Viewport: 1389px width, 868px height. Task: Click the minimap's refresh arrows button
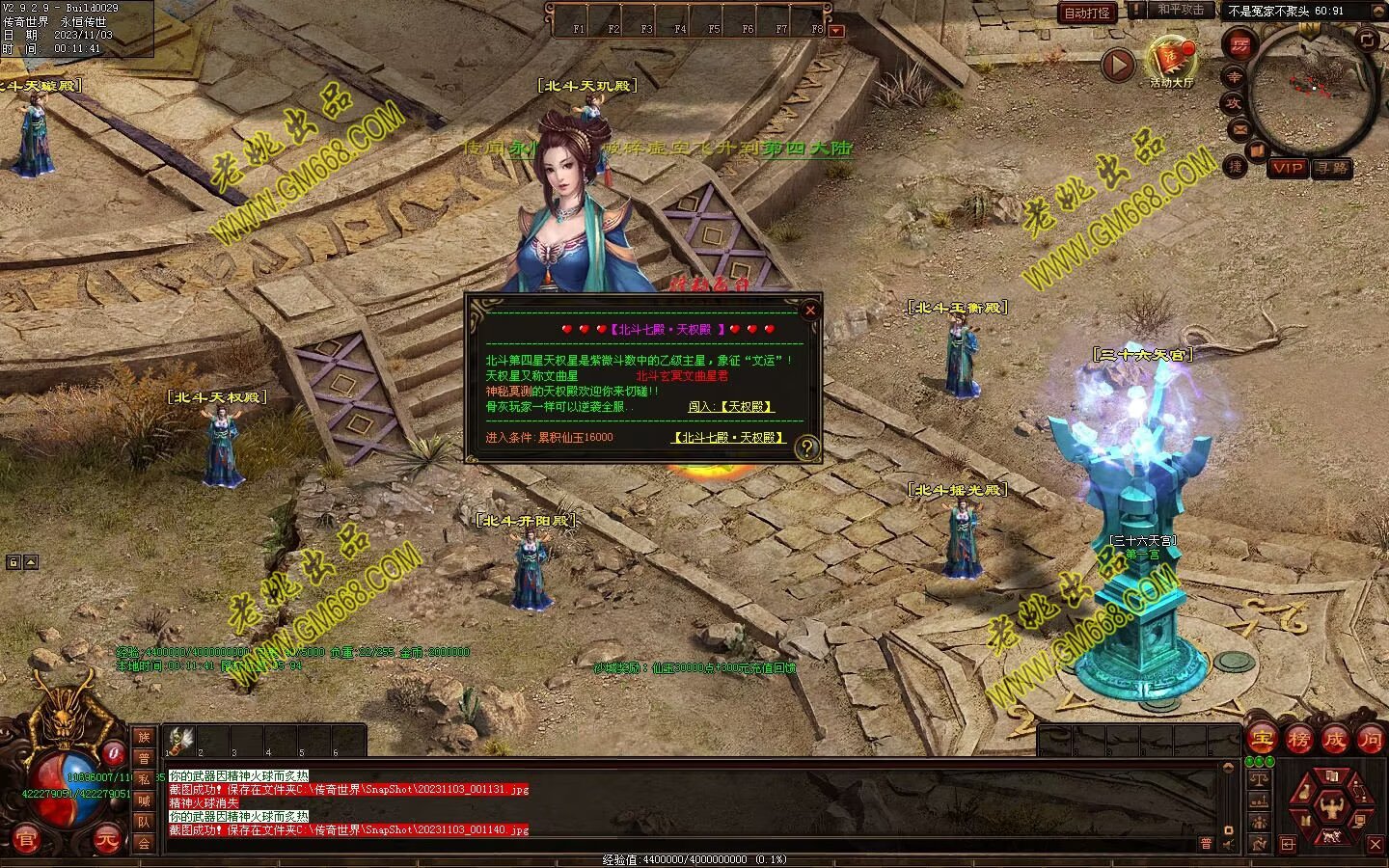pos(1367,40)
